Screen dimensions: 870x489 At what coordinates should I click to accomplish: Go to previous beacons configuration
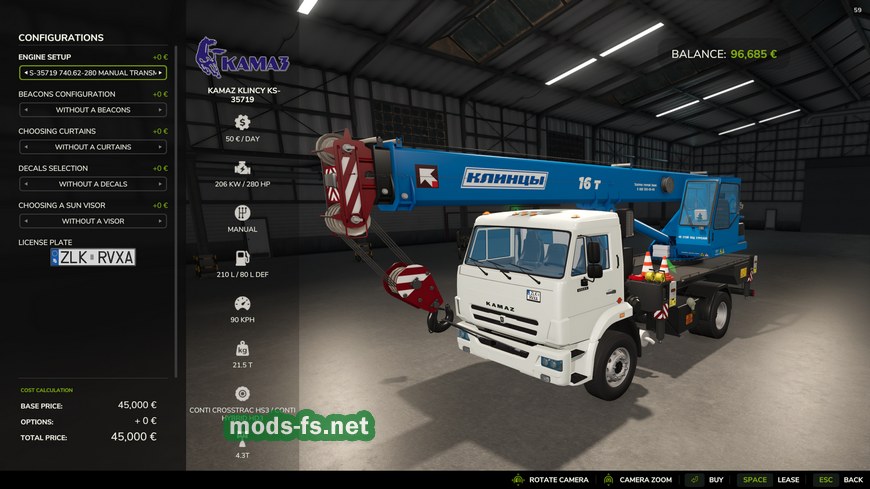point(25,110)
